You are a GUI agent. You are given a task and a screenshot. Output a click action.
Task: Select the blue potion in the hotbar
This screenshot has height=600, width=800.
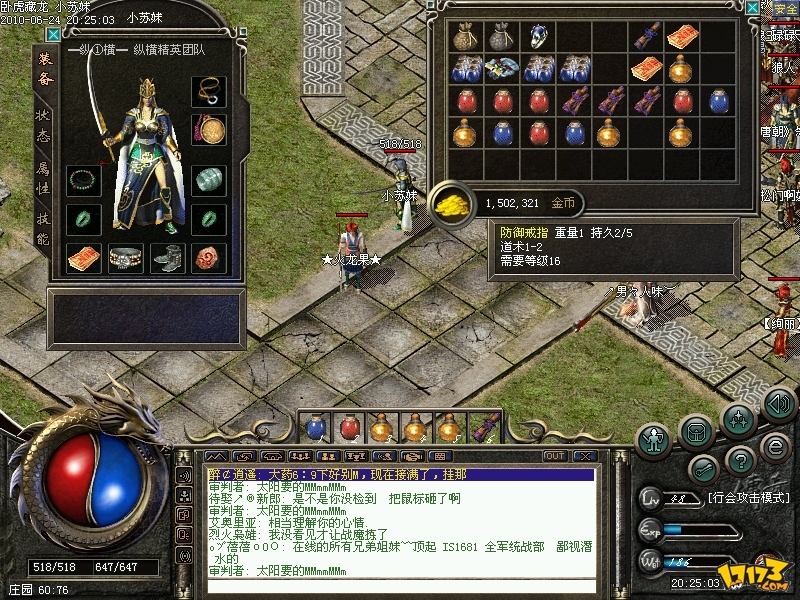click(x=316, y=428)
